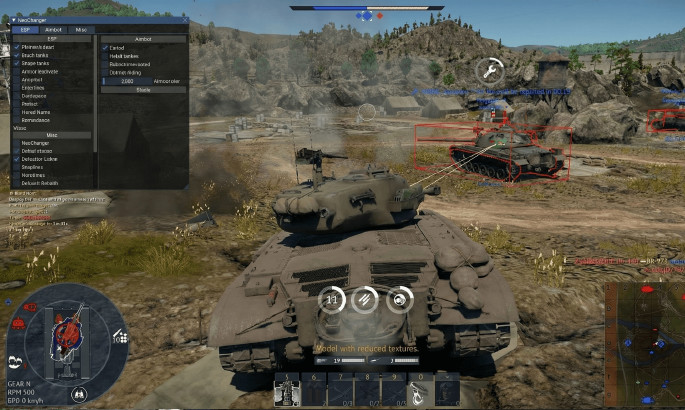Close the overlay window with the X
This screenshot has height=410, width=685.
(x=184, y=20)
